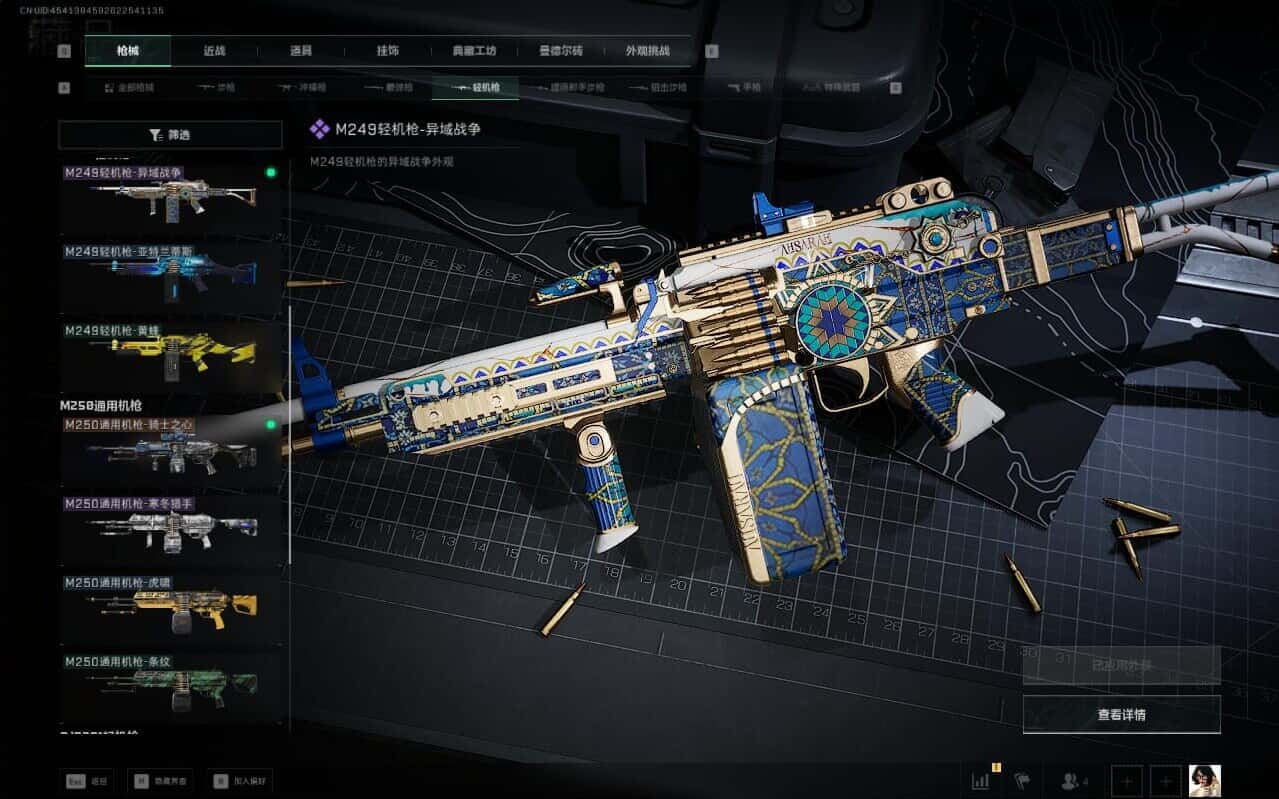Switch to the 近战 melee tab
This screenshot has width=1279, height=799.
pos(214,51)
